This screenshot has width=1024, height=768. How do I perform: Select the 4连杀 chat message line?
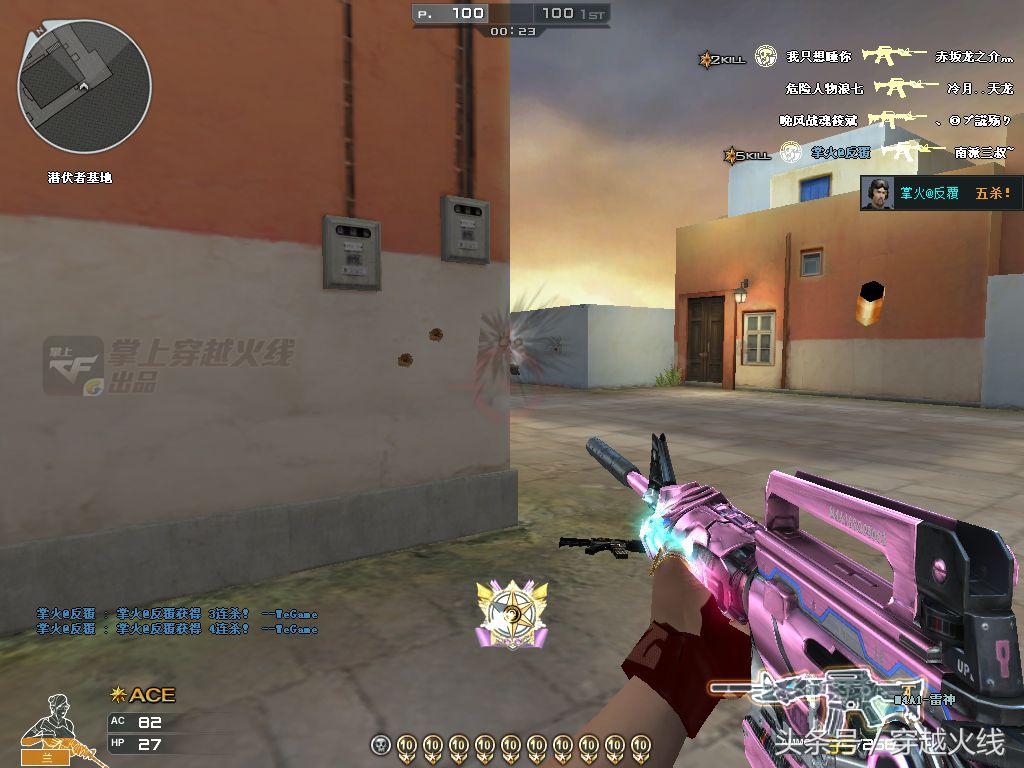click(x=177, y=629)
